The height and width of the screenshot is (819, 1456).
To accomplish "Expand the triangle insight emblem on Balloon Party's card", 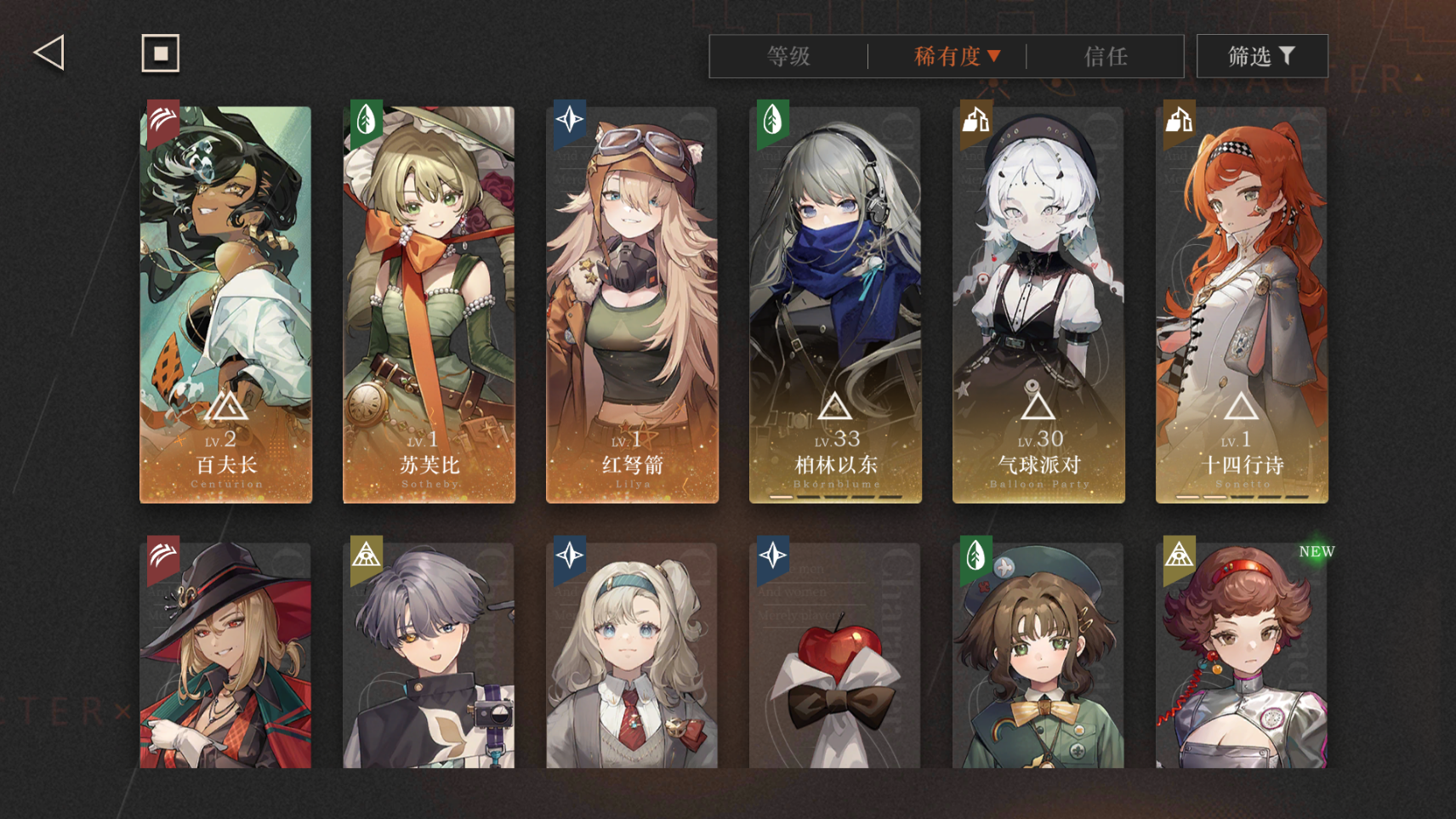I will click(x=1038, y=407).
